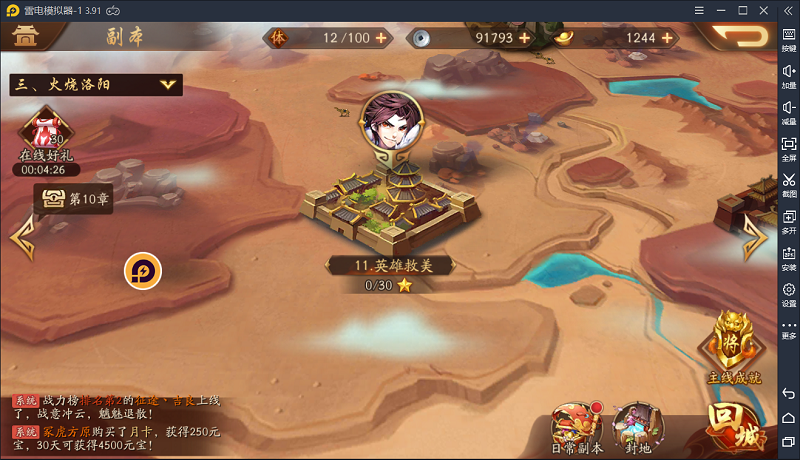Add gold ingots with the plus button
The height and width of the screenshot is (460, 800).
(663, 38)
